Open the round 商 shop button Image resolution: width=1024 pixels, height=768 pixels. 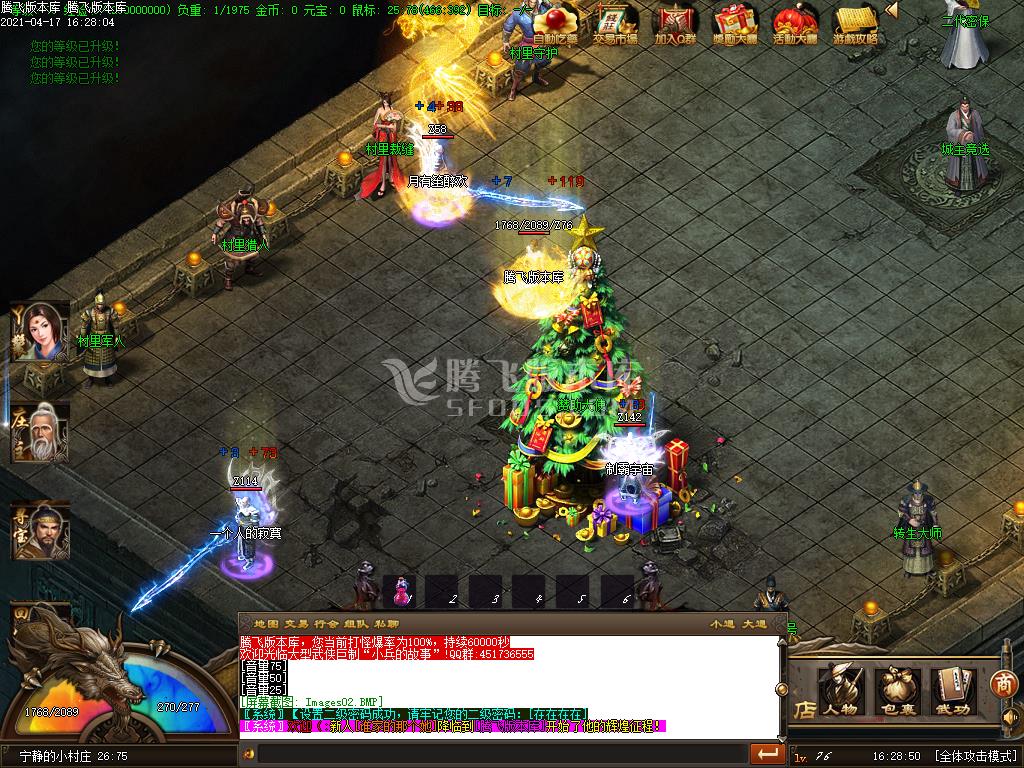tap(1003, 684)
